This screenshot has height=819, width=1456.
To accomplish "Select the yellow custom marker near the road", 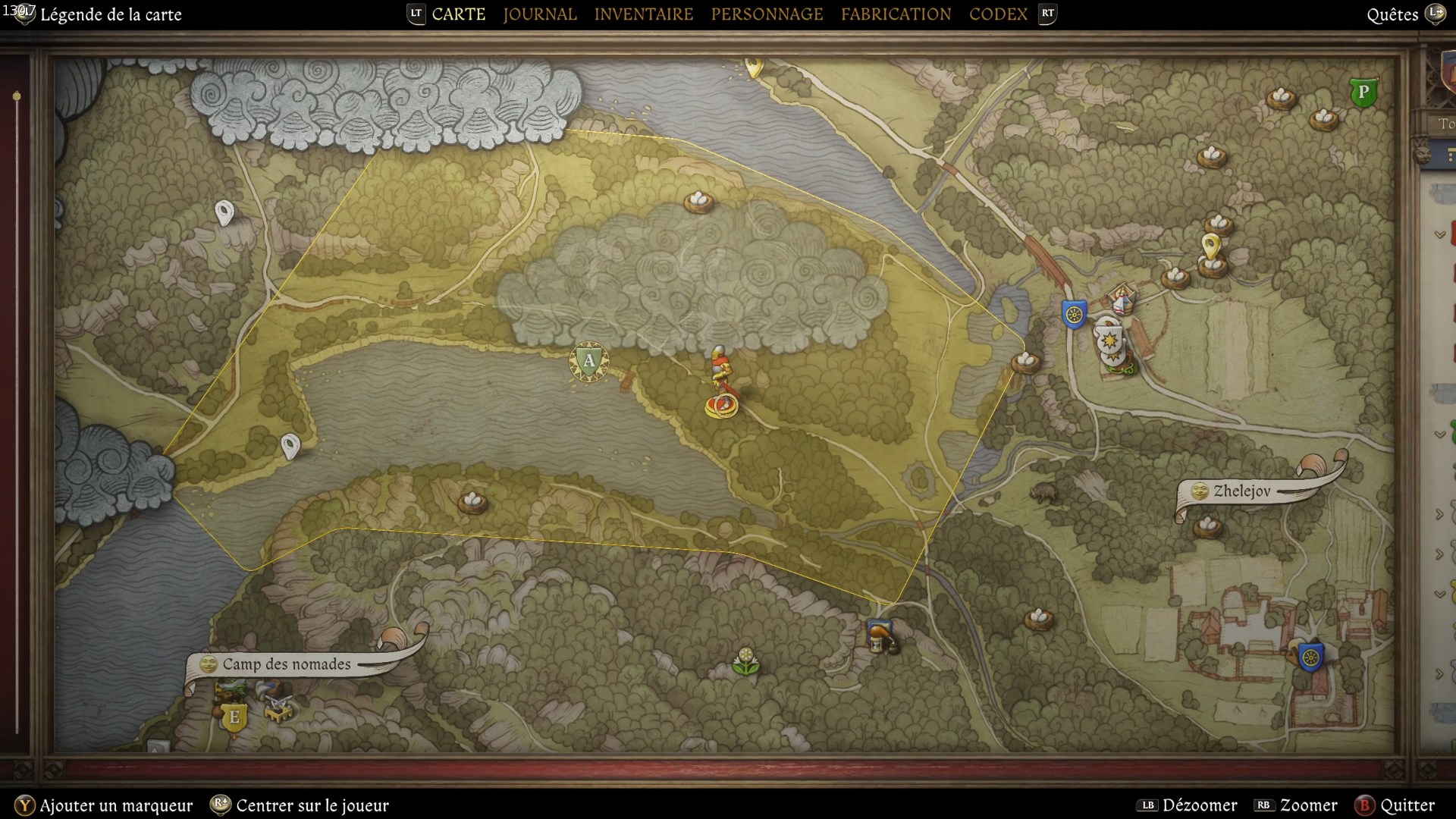I will (1212, 246).
